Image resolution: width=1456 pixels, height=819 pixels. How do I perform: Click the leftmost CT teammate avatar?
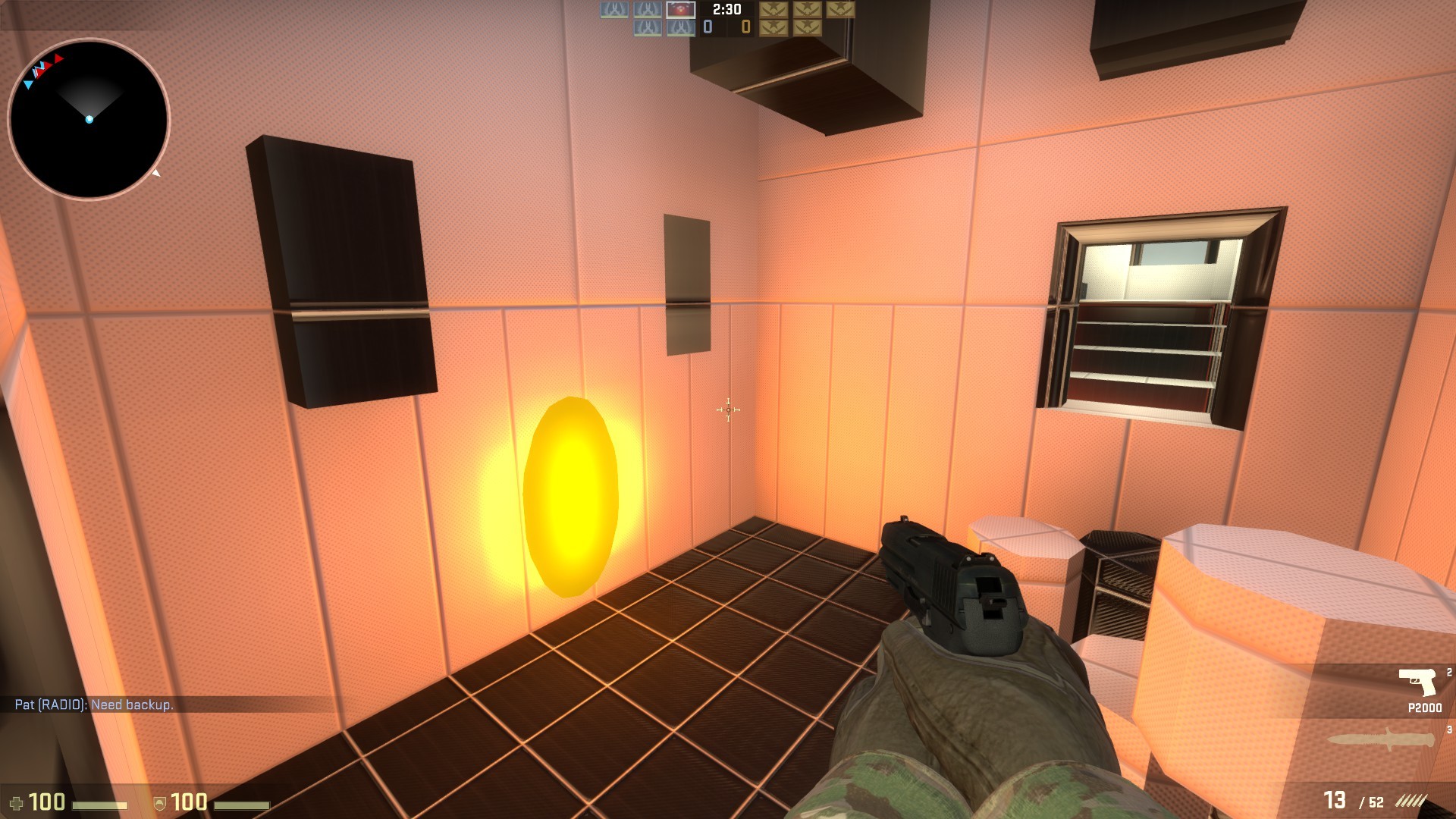(x=613, y=10)
